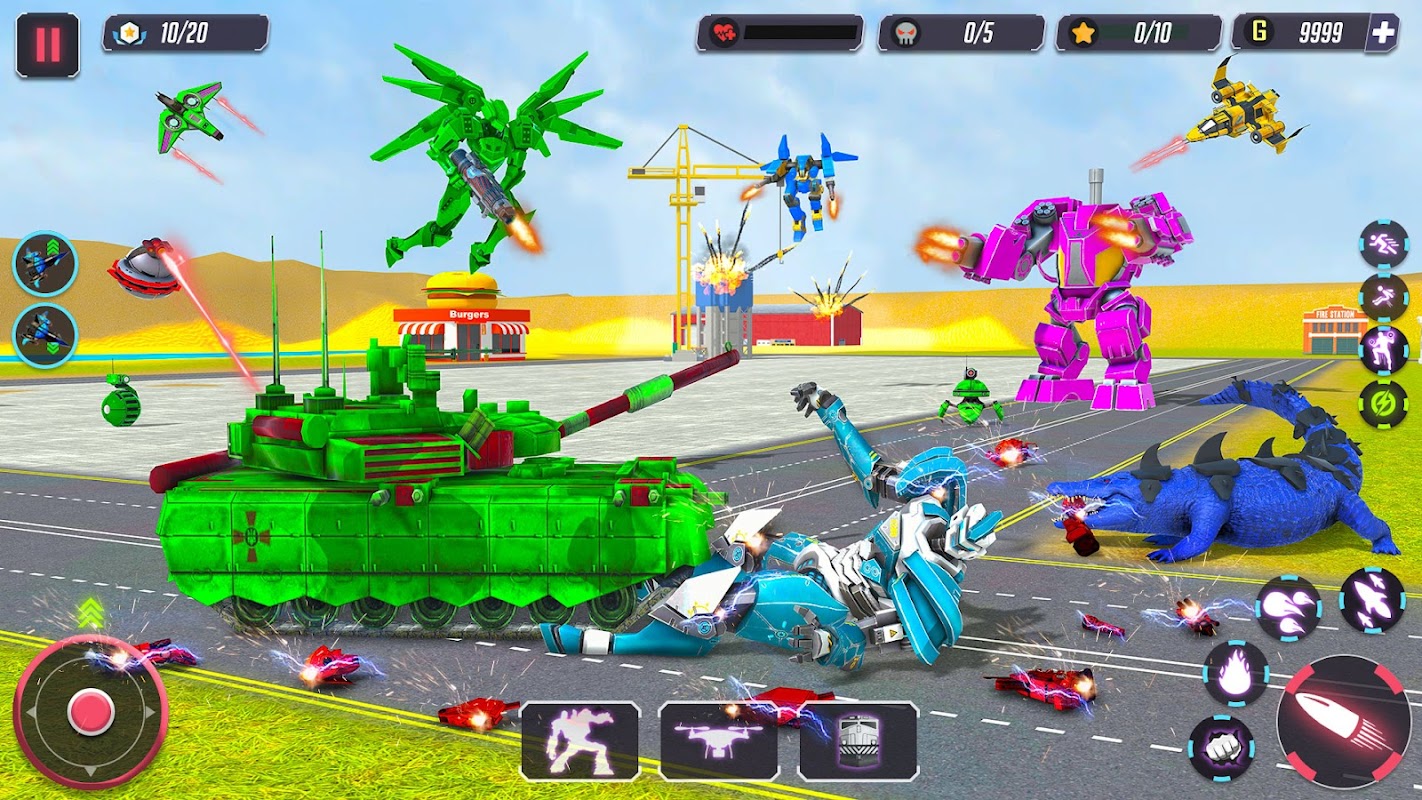Screen dimensions: 1422x800
Task: Switch to the drone form
Action: [719, 741]
